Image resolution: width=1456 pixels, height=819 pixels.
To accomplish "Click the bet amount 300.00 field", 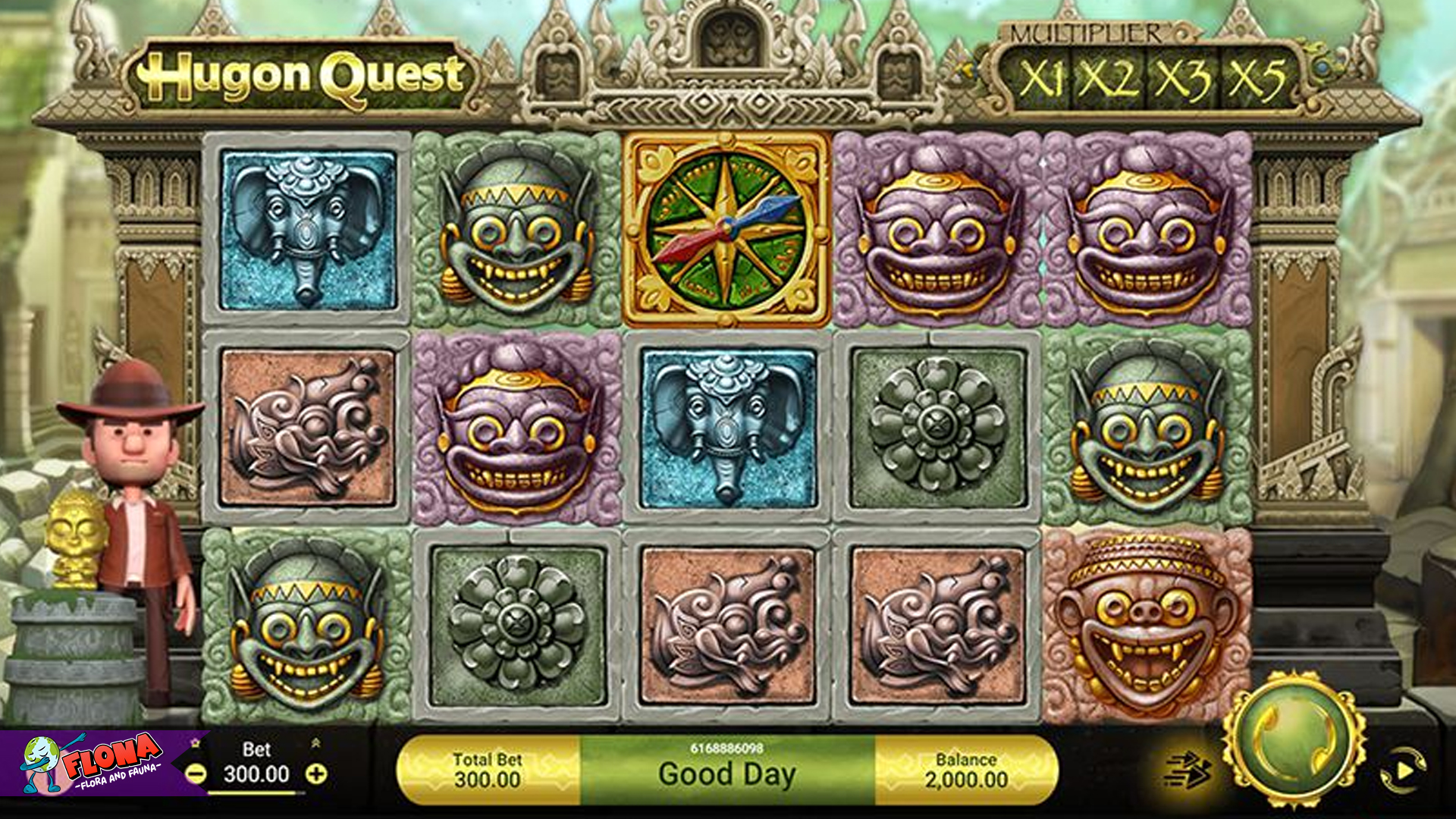I will (258, 774).
